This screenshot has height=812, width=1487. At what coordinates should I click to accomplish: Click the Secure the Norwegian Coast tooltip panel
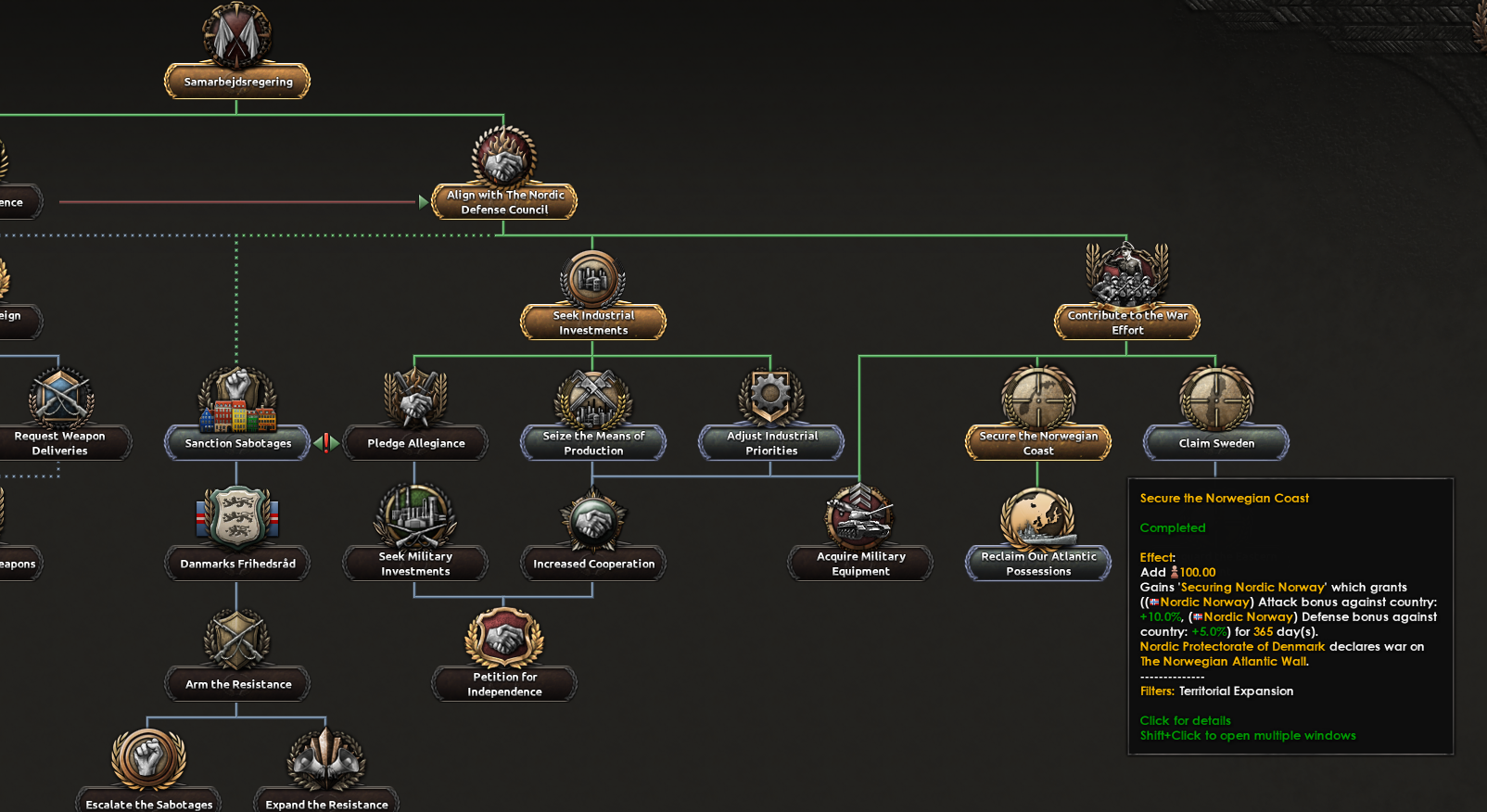(x=1290, y=612)
